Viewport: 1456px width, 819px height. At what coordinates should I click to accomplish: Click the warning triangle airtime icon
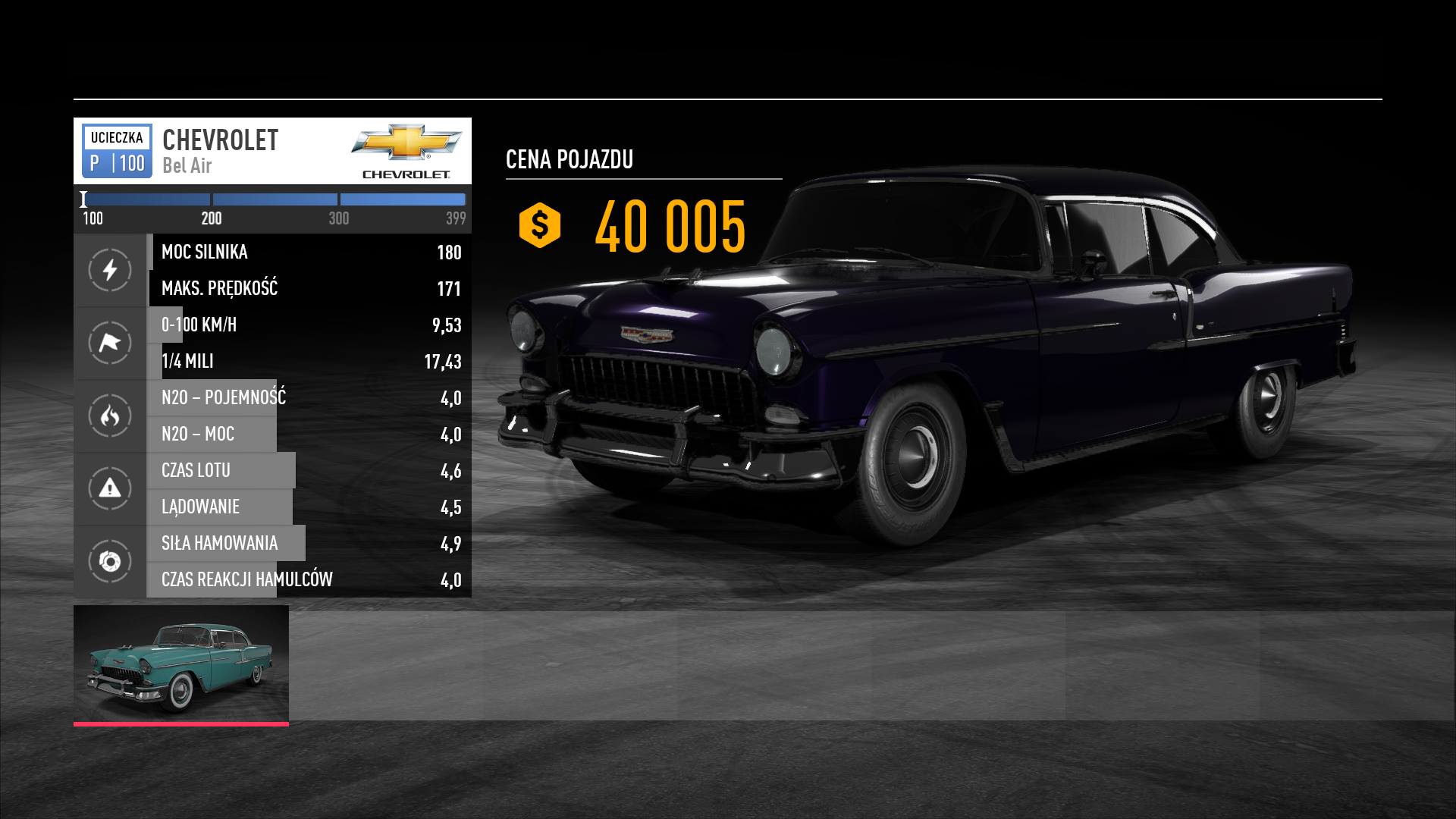pos(110,488)
